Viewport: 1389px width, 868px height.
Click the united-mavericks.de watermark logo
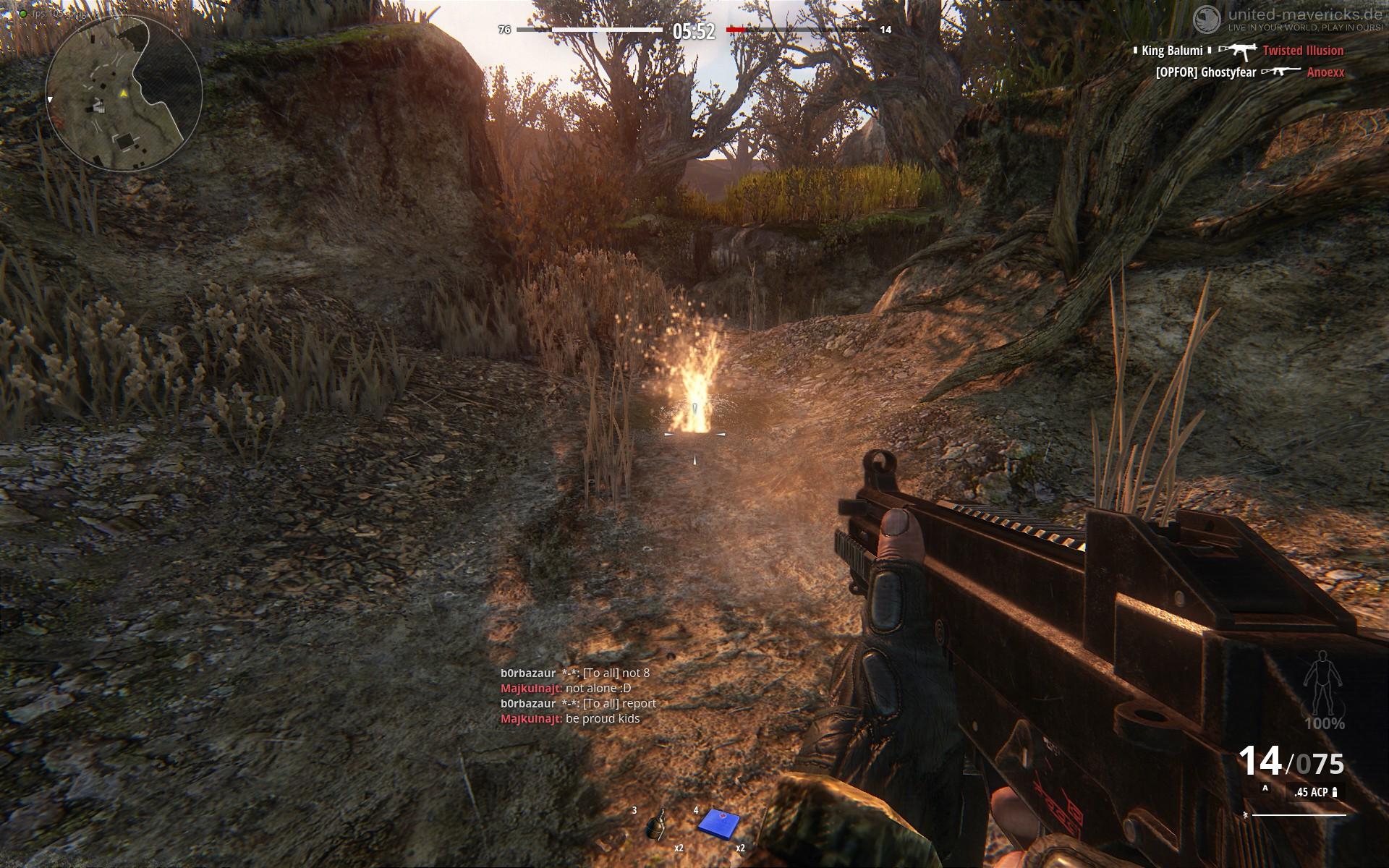coord(1207,20)
